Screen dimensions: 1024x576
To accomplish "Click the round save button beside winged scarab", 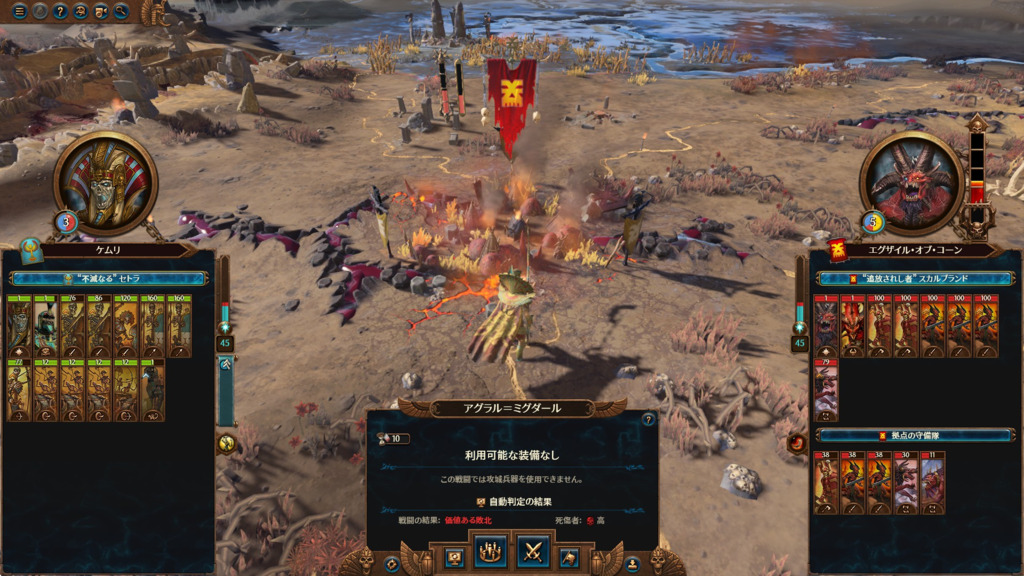I will (x=632, y=564).
